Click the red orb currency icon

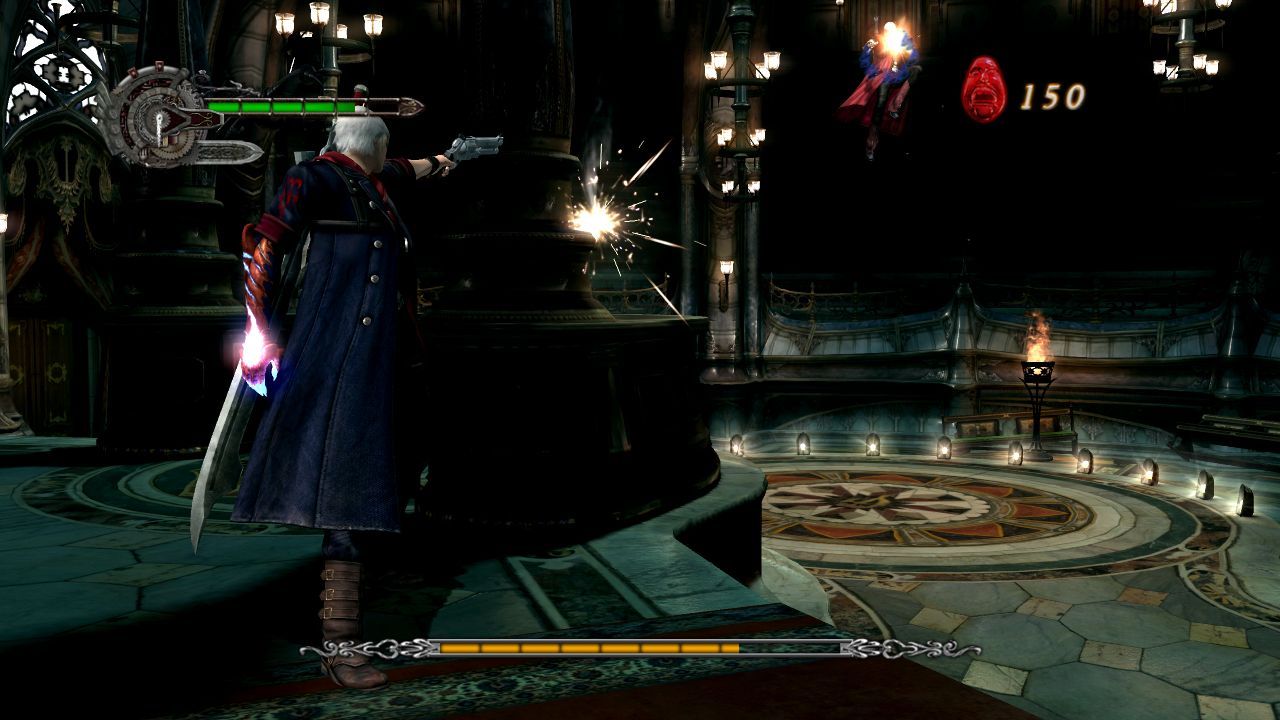[x=983, y=90]
